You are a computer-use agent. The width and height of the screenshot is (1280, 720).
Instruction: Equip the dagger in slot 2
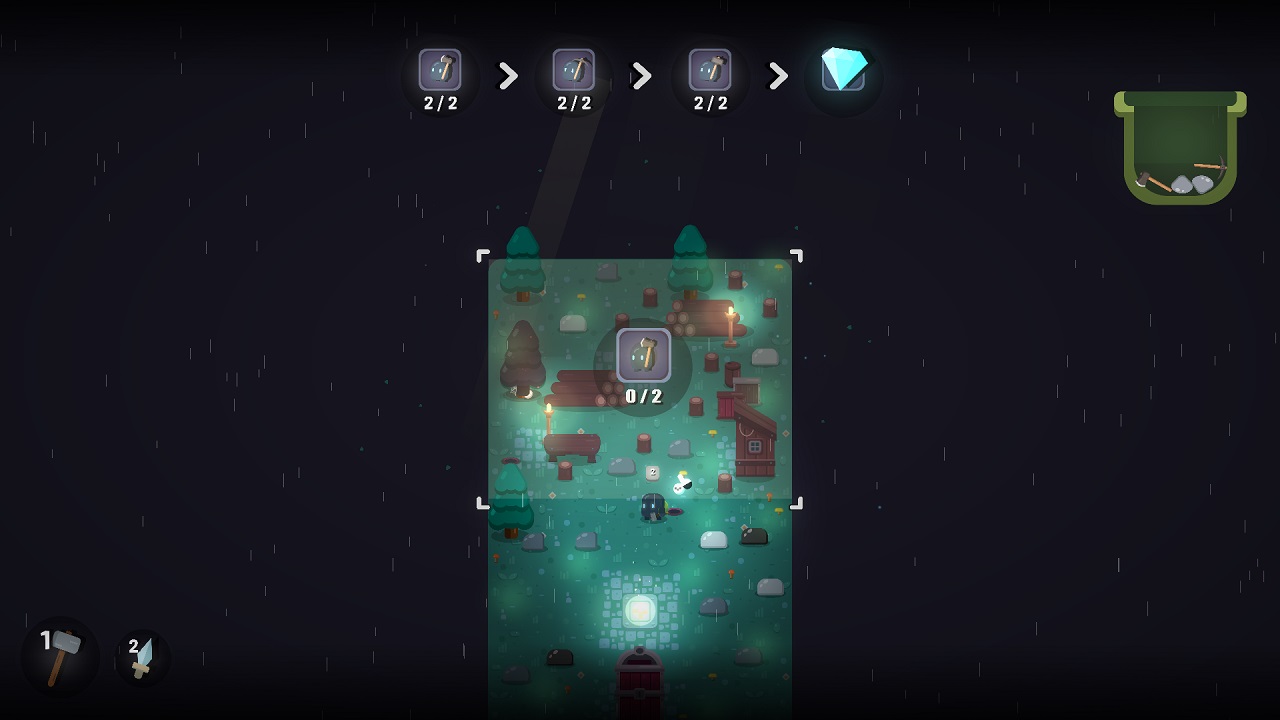tap(142, 657)
